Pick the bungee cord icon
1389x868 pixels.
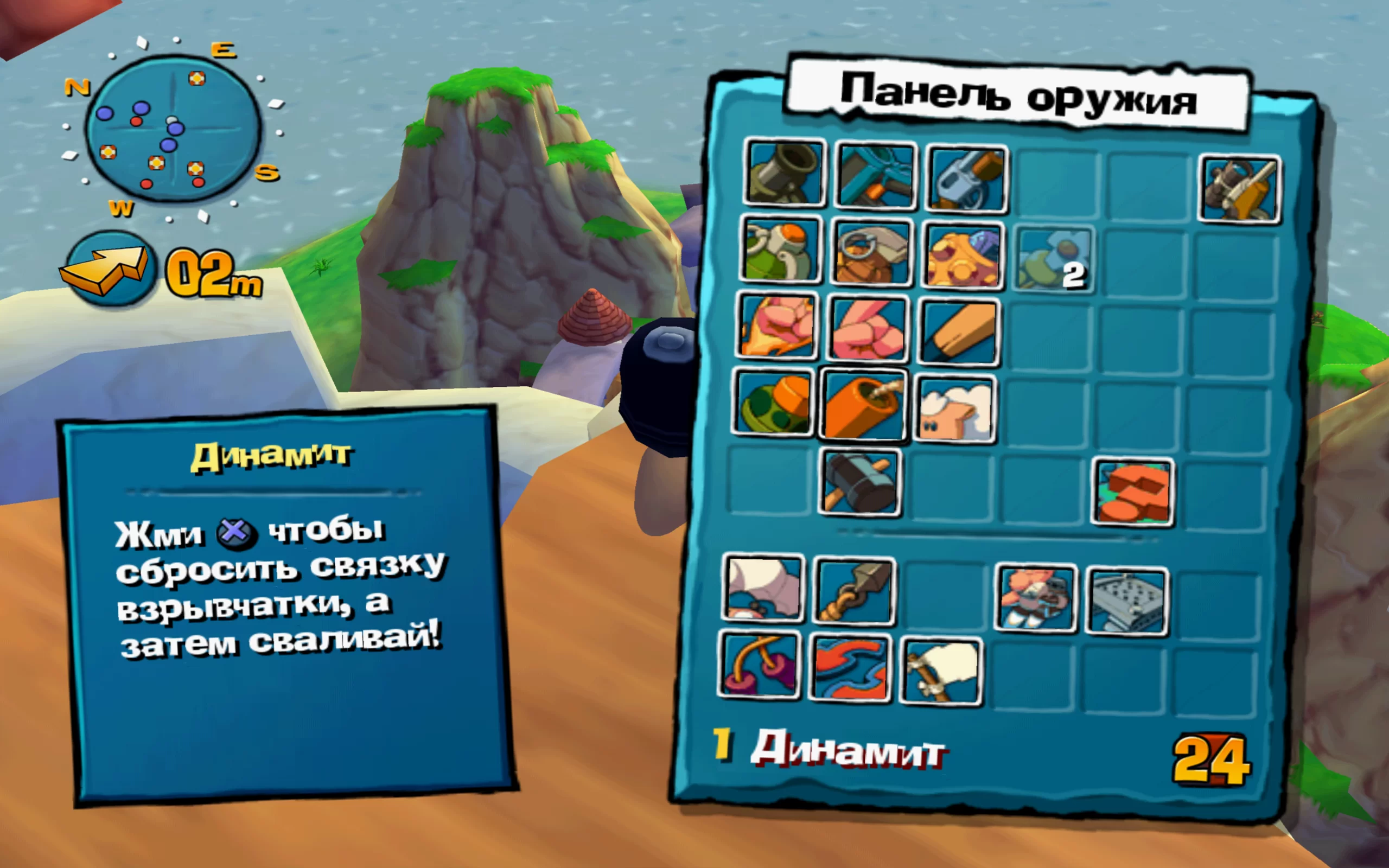pos(760,665)
